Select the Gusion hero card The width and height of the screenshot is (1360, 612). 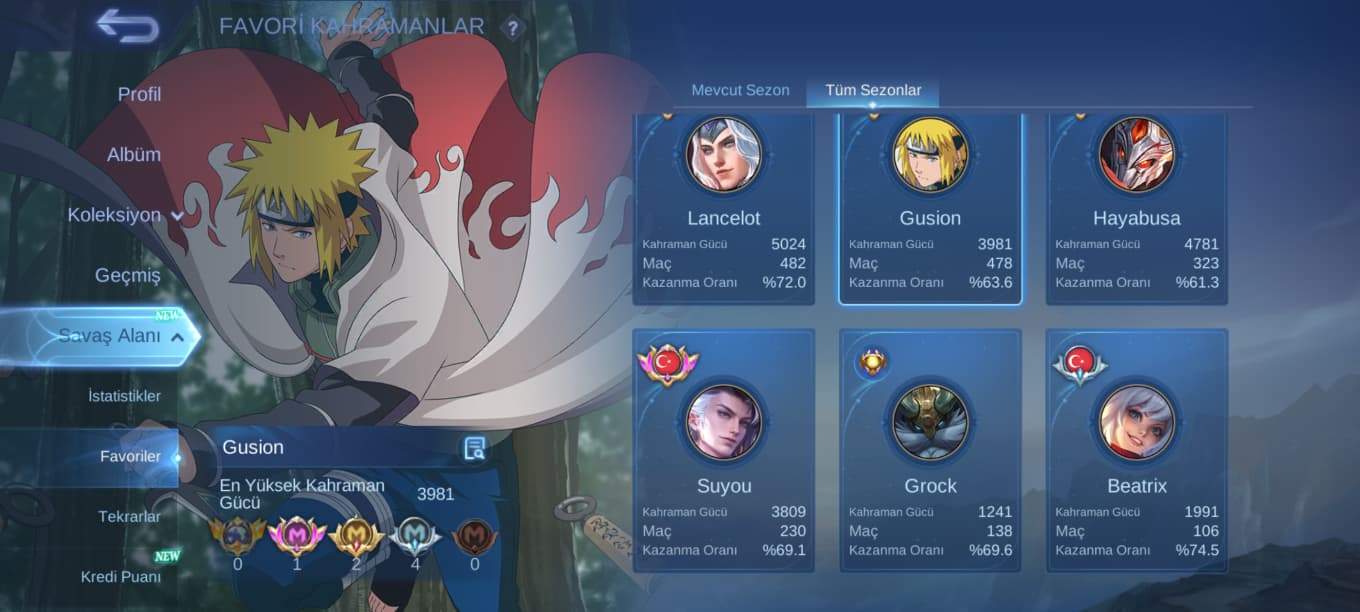tap(930, 210)
